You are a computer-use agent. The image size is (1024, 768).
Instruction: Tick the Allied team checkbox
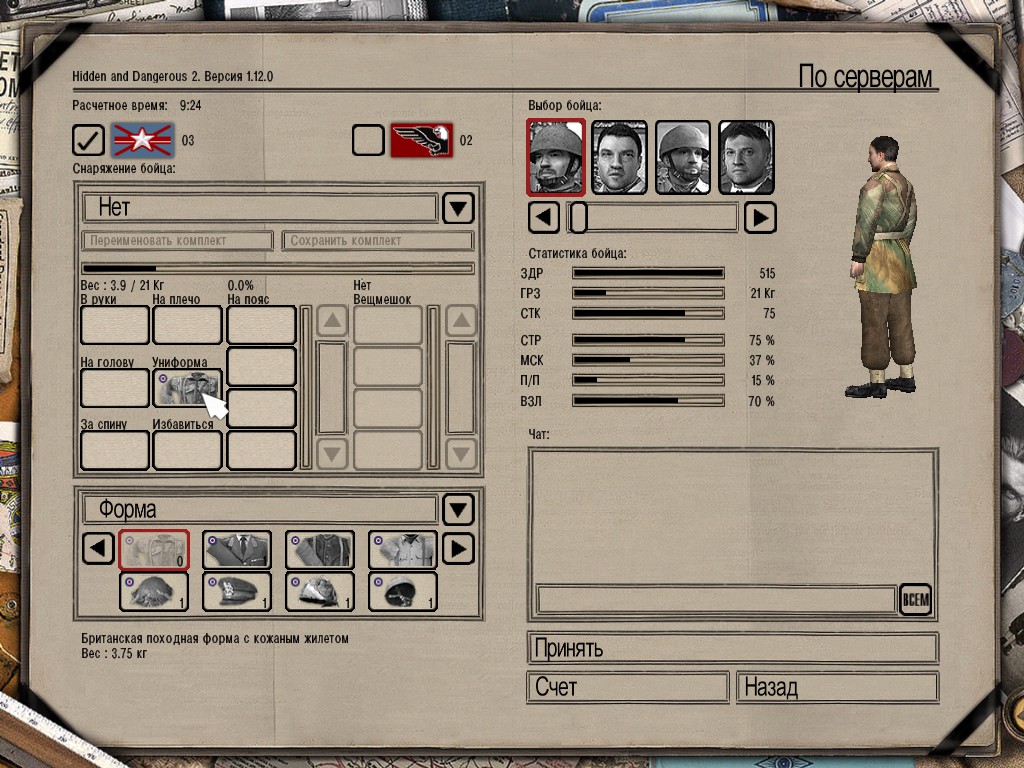coord(88,141)
